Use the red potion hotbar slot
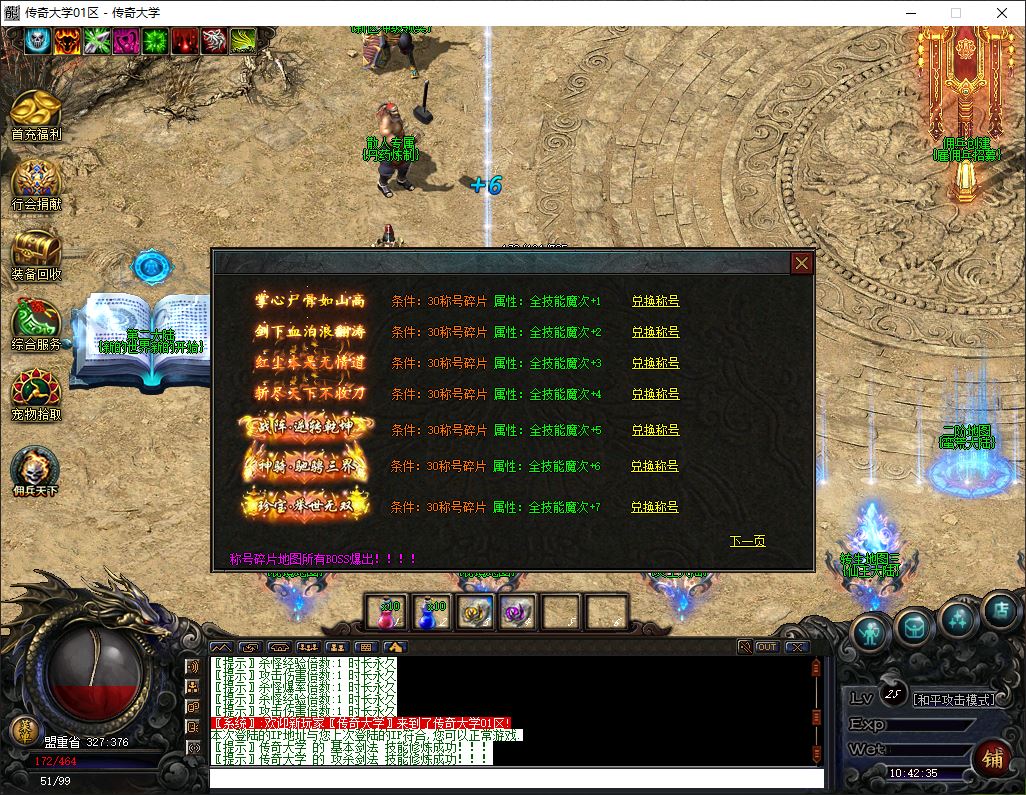 tap(385, 611)
